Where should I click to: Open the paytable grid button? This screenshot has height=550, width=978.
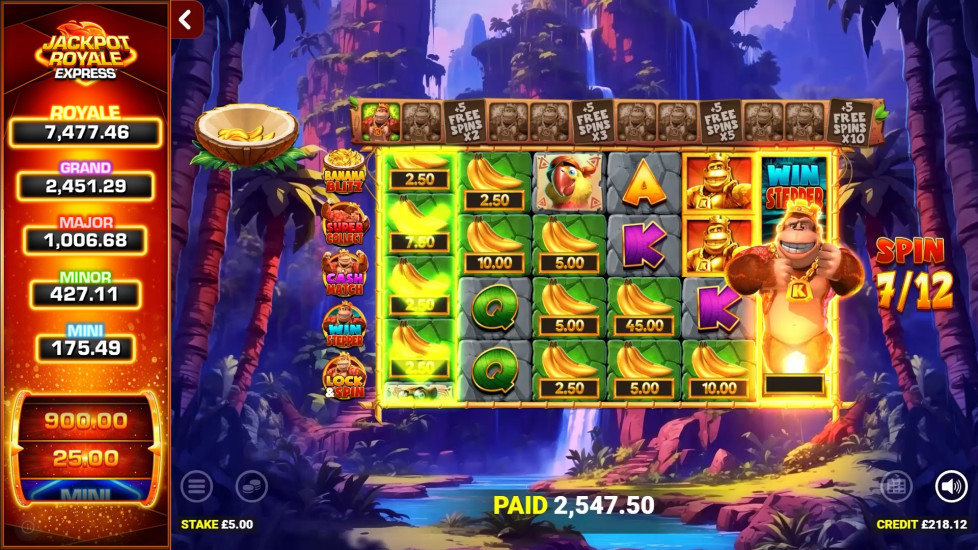[895, 487]
